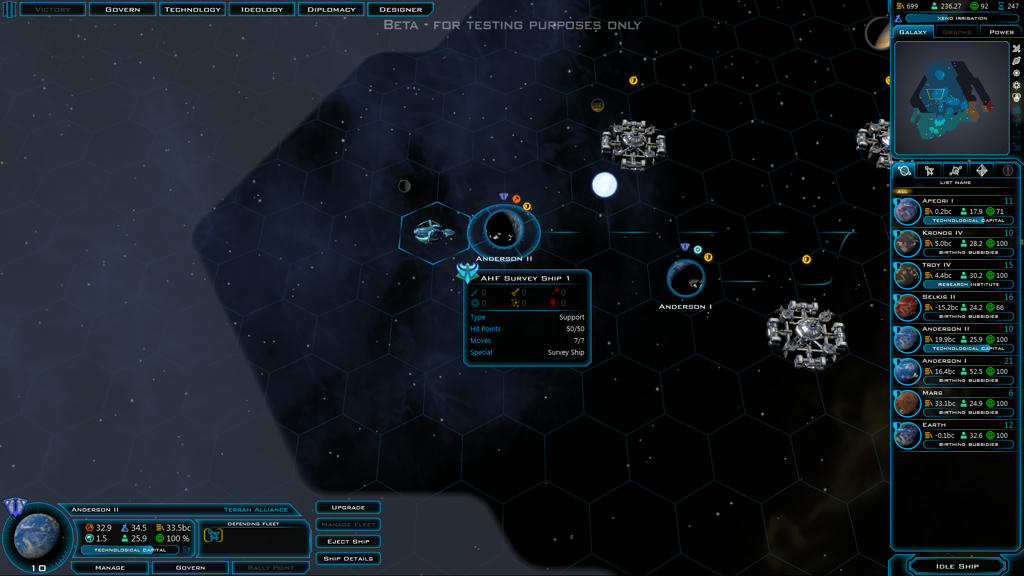Select Belkis II in the planet list

(x=954, y=307)
